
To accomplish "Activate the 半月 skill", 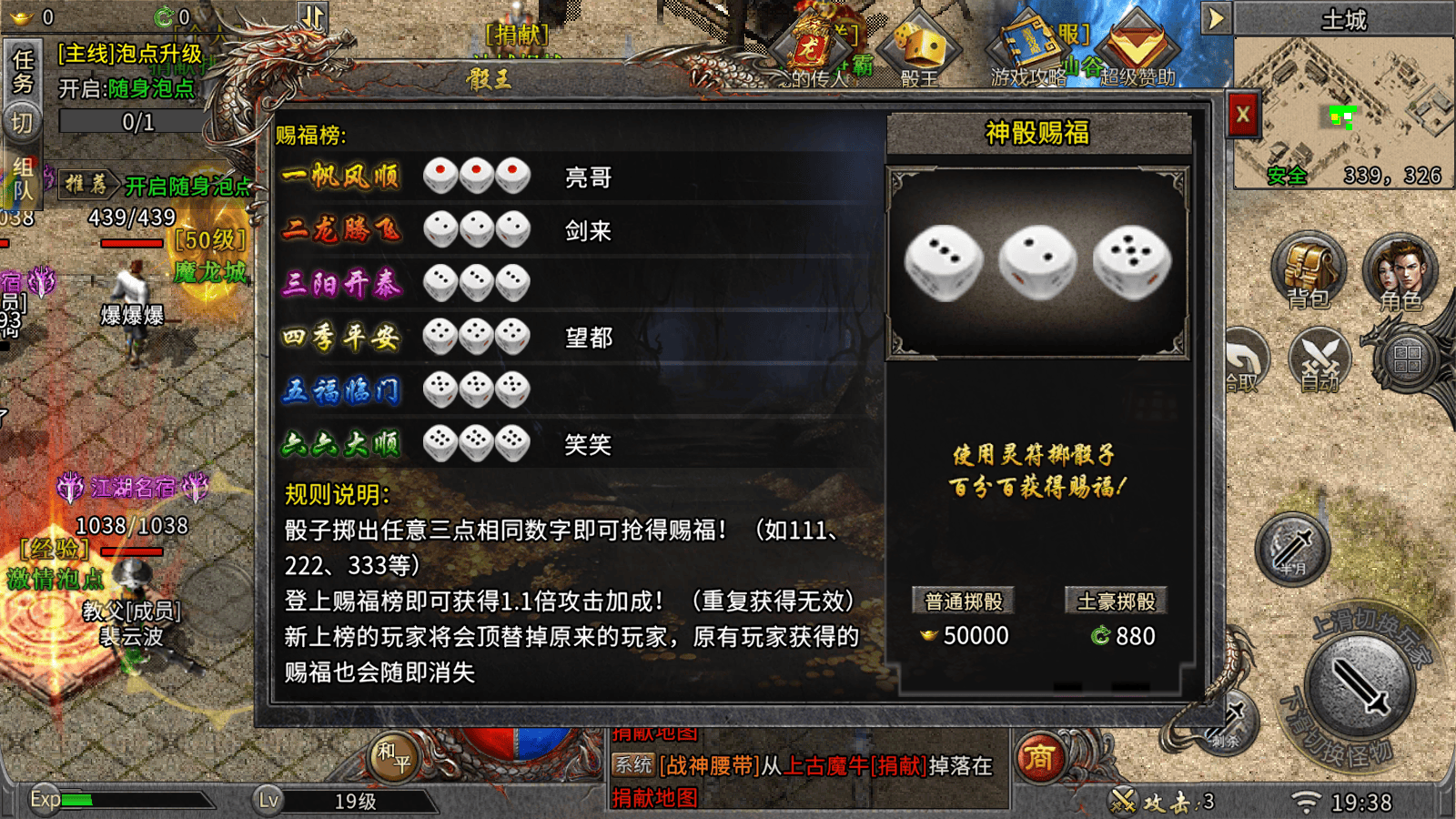I will (x=1292, y=549).
